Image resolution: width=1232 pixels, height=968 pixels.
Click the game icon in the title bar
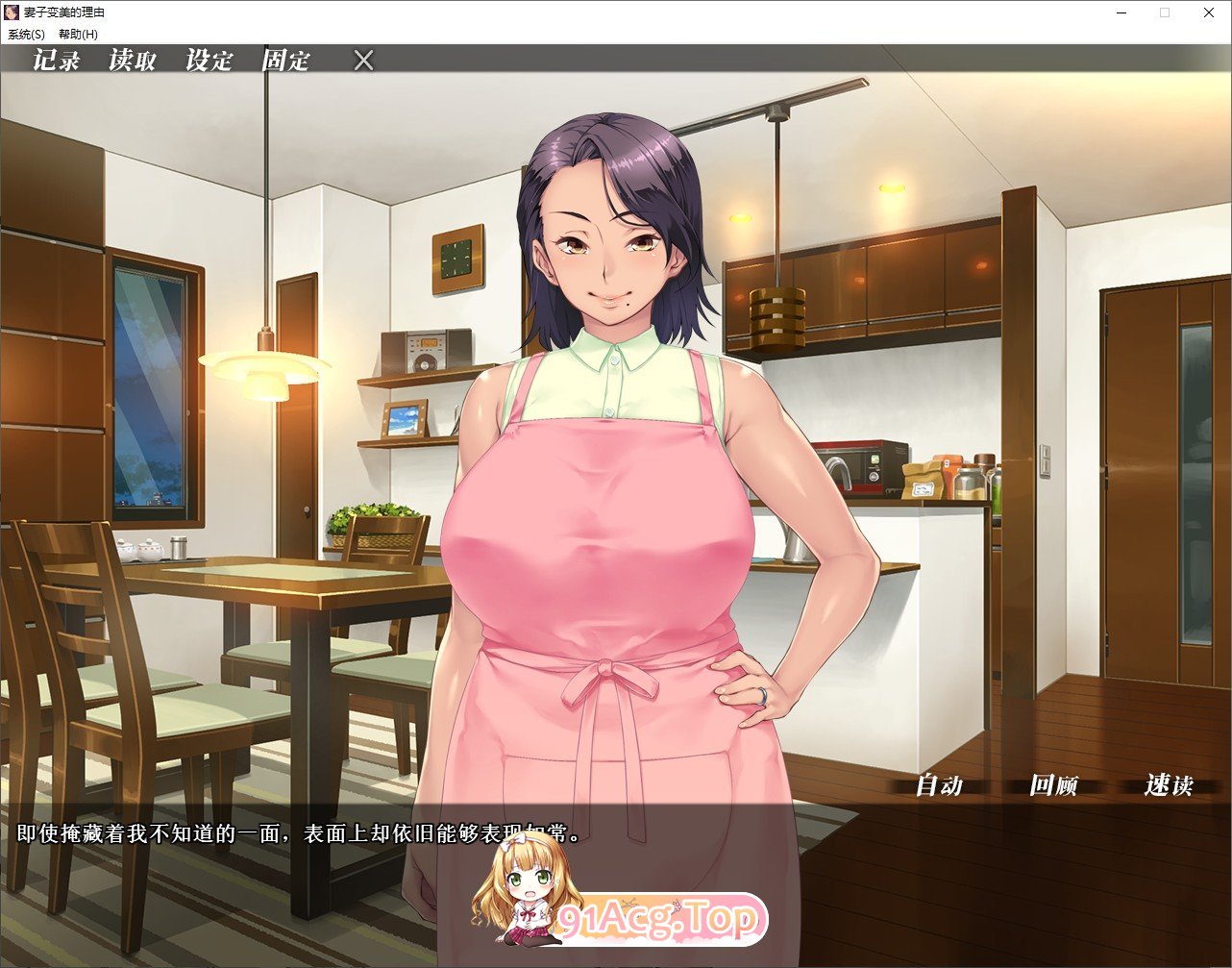10,12
